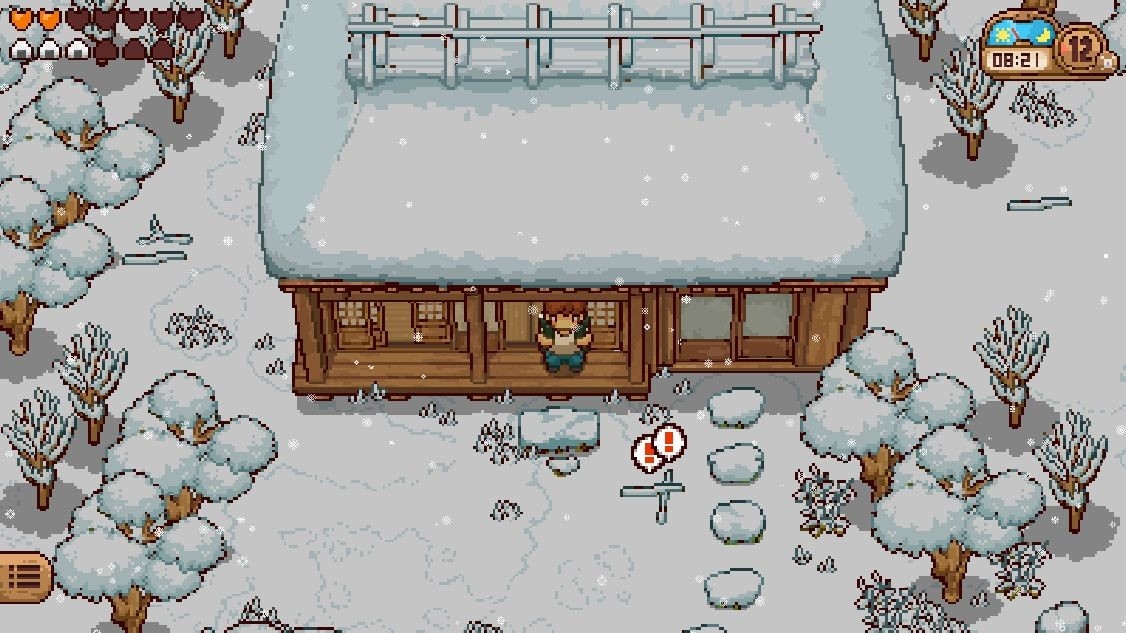Open the list menu tab
Viewport: 1126px width, 633px height.
tap(23, 577)
